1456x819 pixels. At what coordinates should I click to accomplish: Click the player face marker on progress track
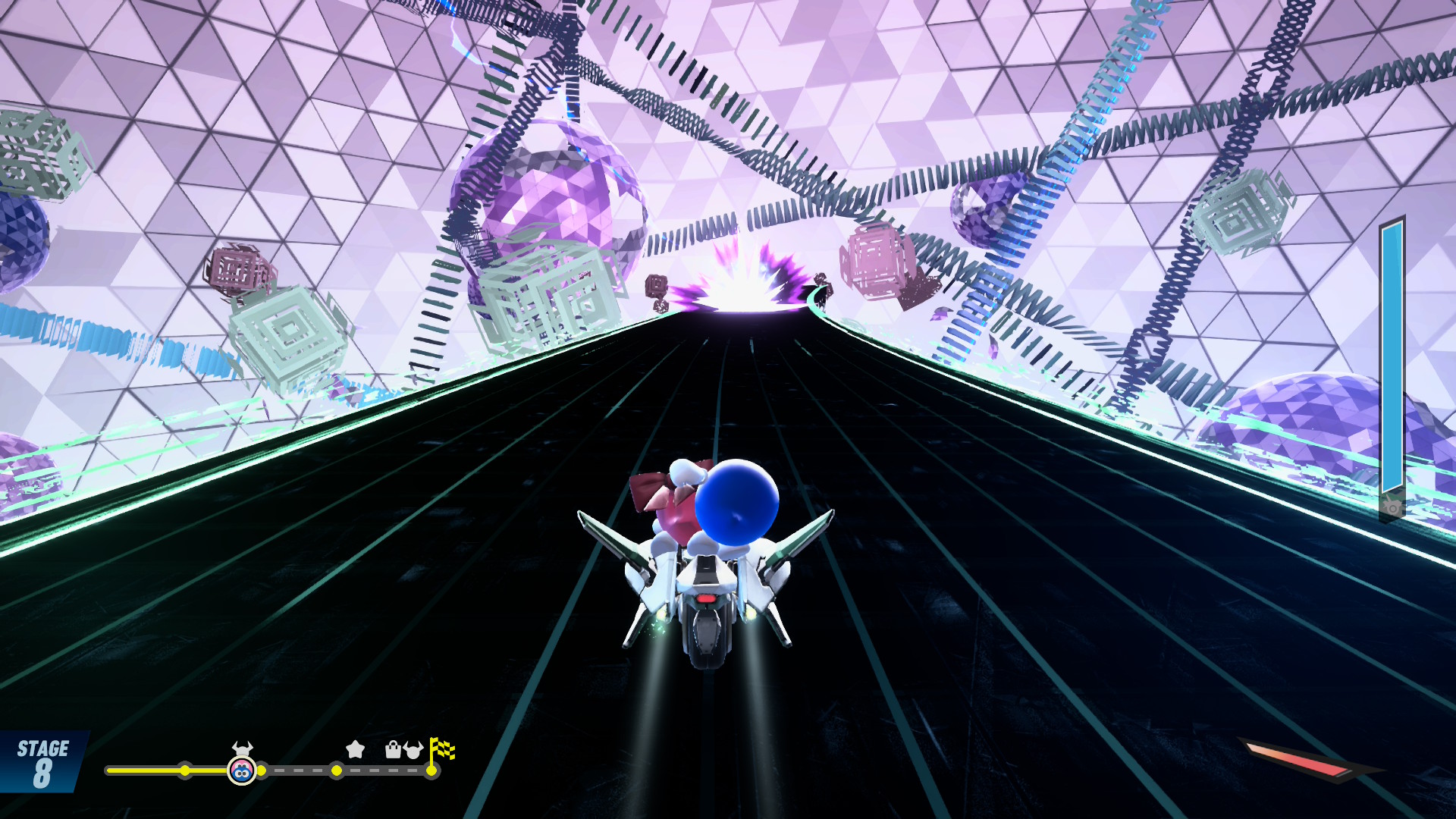(x=242, y=771)
